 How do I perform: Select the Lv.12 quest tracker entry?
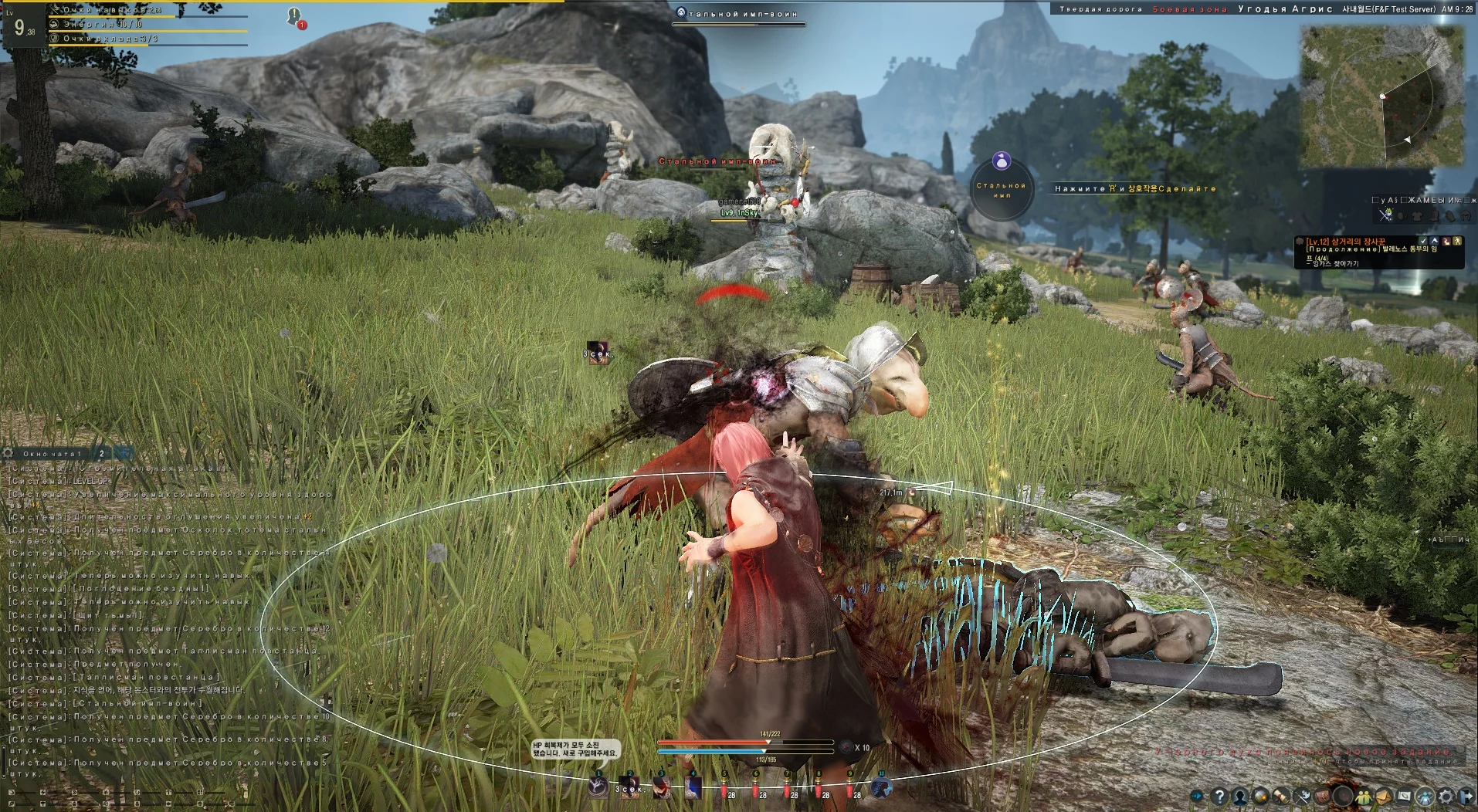[1344, 242]
